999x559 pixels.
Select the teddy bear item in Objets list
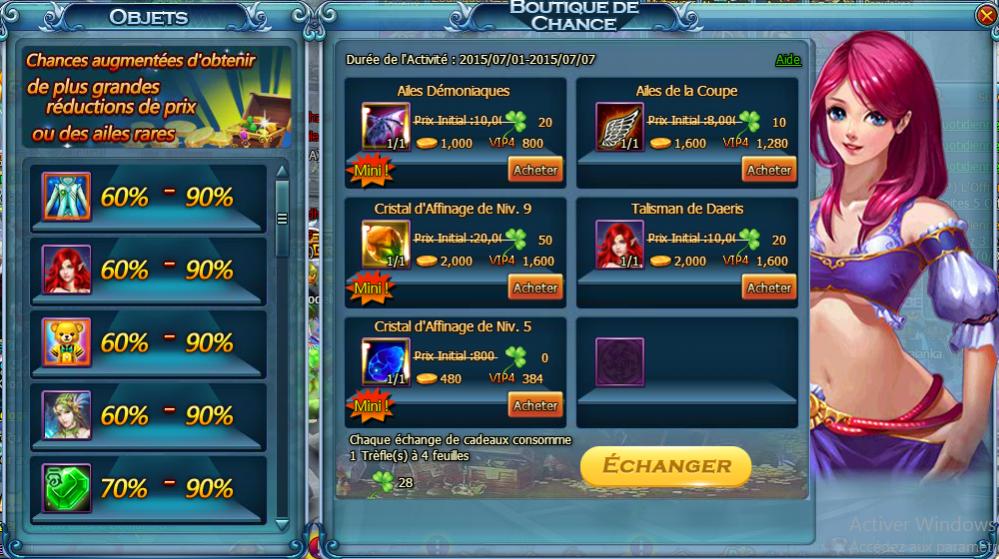tap(67, 342)
